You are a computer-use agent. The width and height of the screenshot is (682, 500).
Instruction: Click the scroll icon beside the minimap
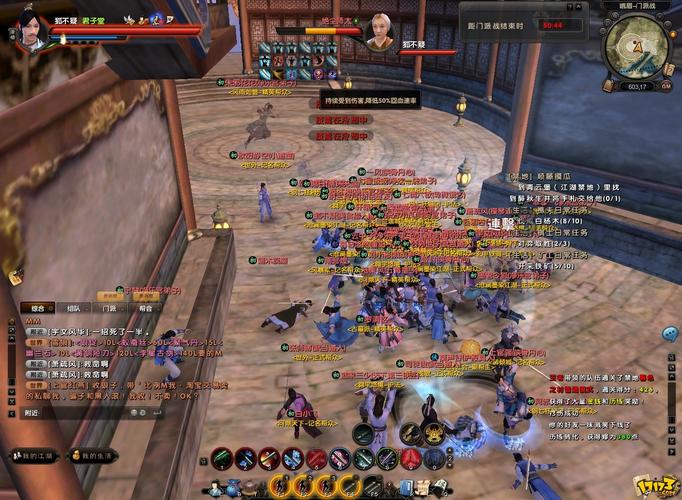668,71
